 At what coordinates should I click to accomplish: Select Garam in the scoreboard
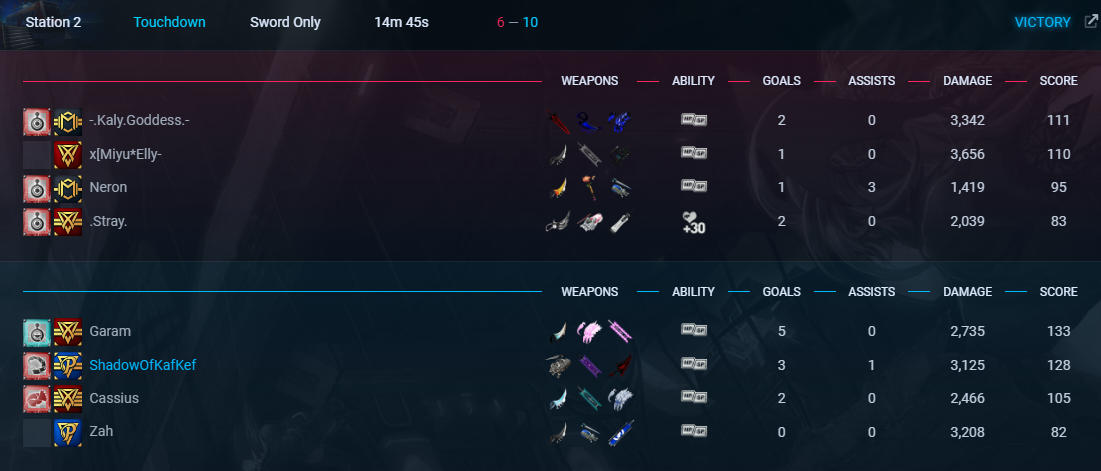tap(110, 331)
